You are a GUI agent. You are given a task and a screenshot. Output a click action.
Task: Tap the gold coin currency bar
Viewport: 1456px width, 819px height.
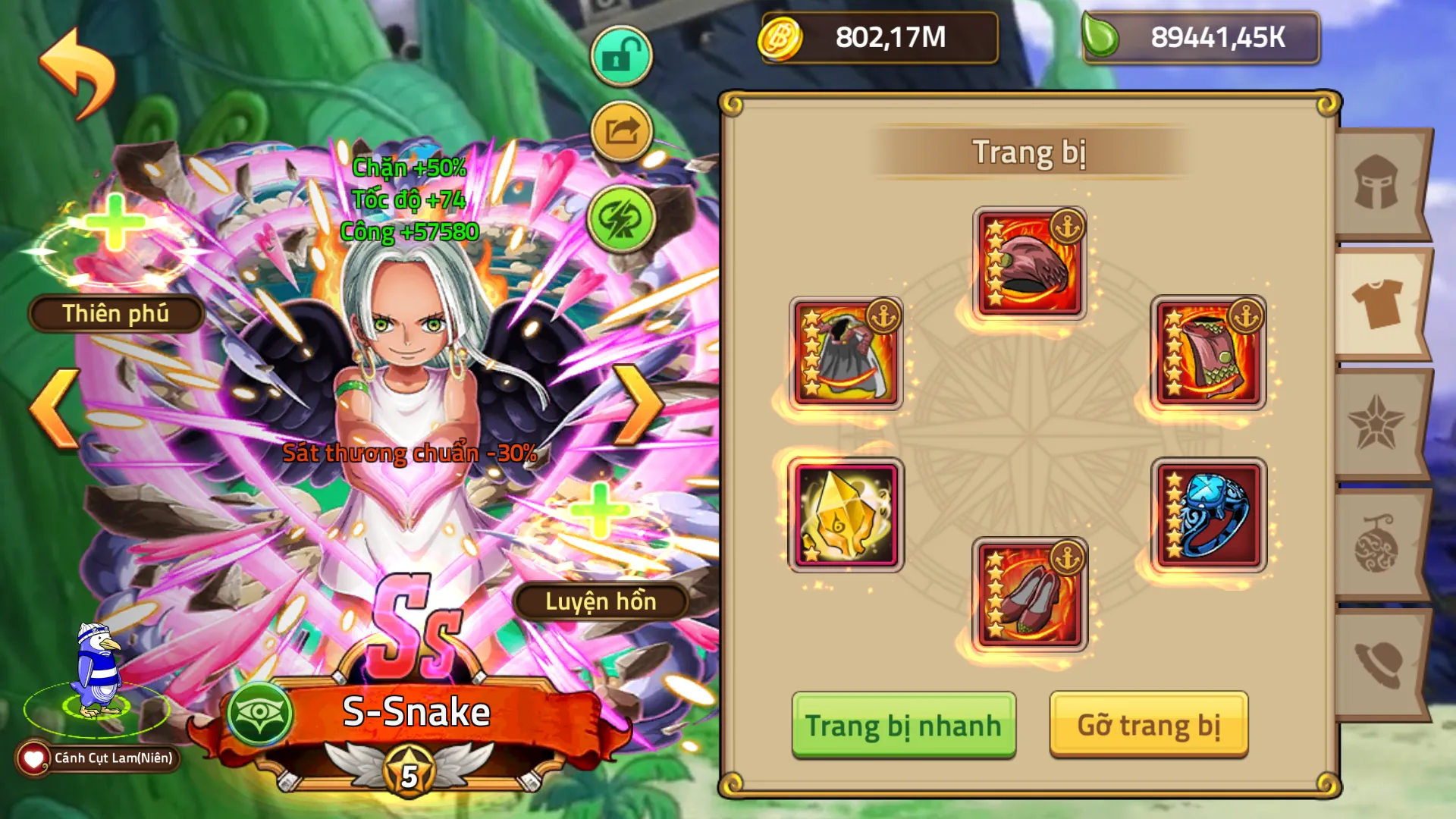[x=880, y=39]
